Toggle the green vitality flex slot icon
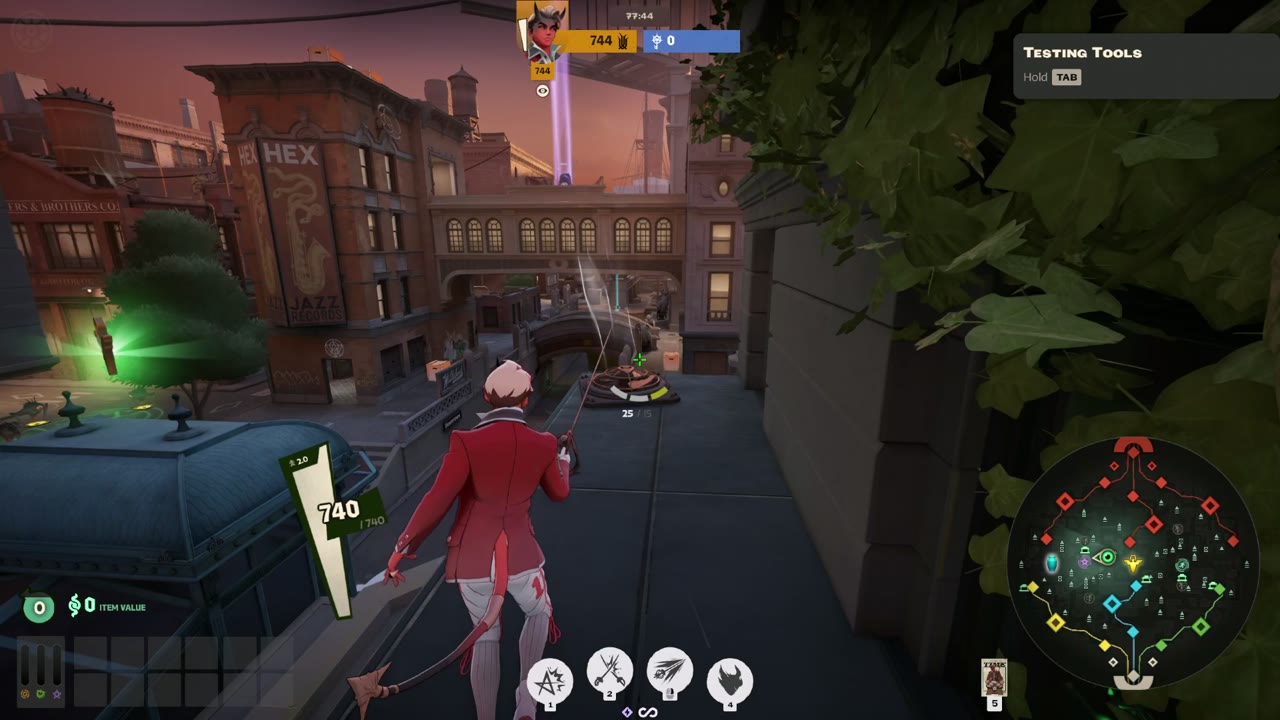 (x=40, y=694)
